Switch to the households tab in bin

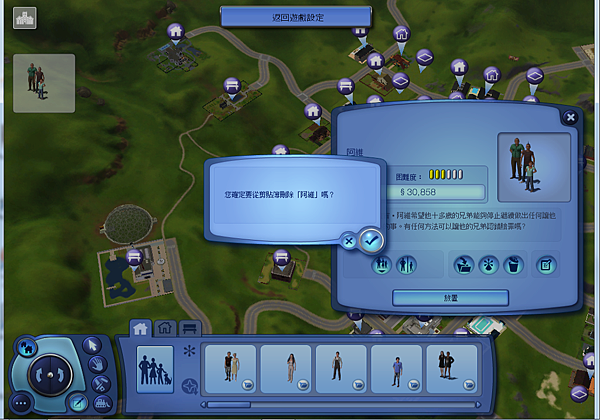coord(142,328)
